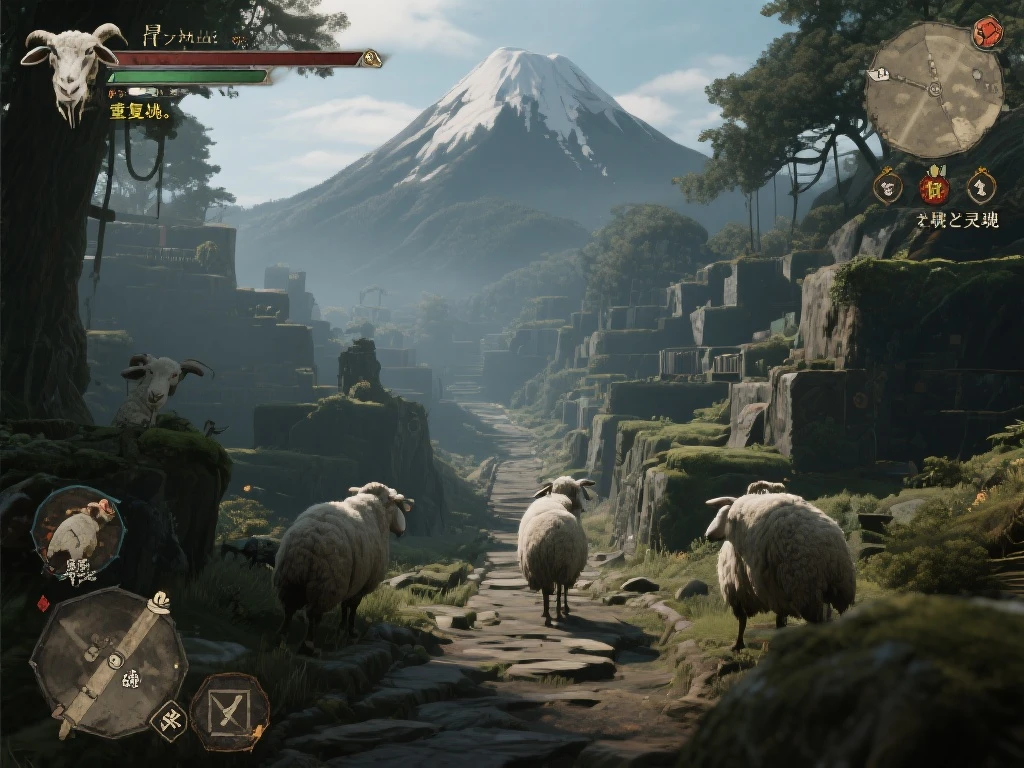Select the left gold-framed icon under the minimap

[887, 186]
